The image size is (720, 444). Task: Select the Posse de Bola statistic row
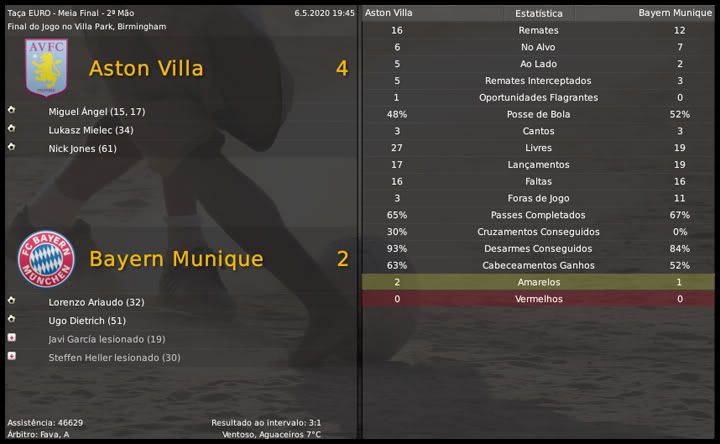point(538,115)
